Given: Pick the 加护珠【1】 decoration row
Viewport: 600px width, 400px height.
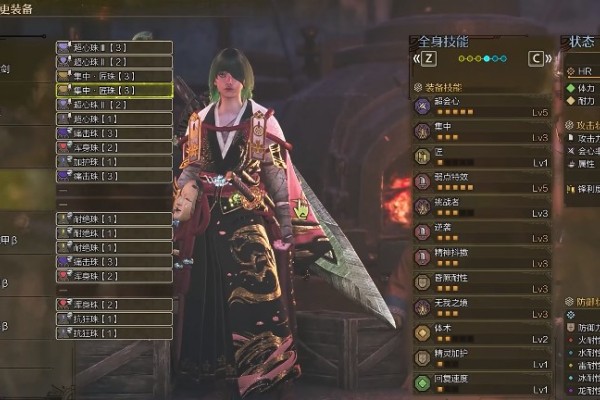Looking at the screenshot, I should click(x=113, y=162).
